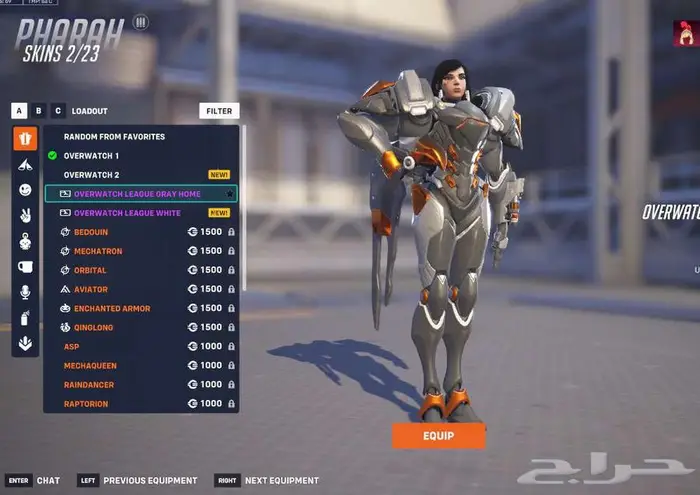The height and width of the screenshot is (495, 700).
Task: Select the Aviator skin
Action: point(91,289)
